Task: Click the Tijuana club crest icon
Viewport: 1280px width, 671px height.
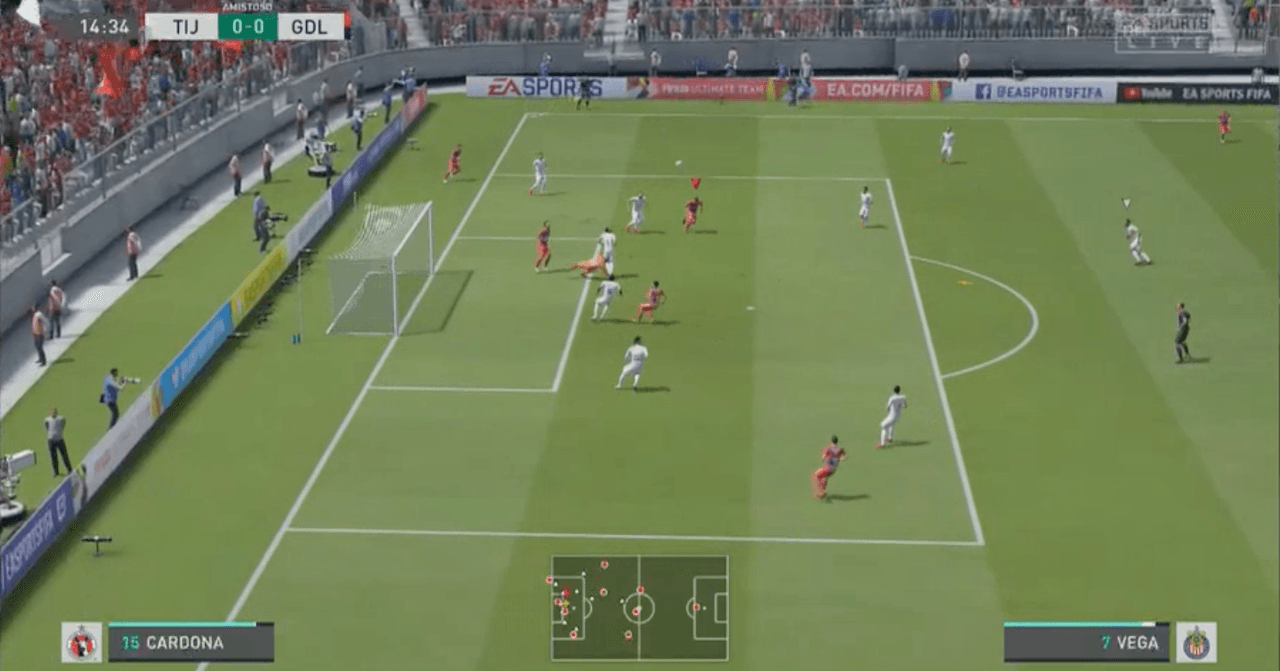Action: pos(82,643)
